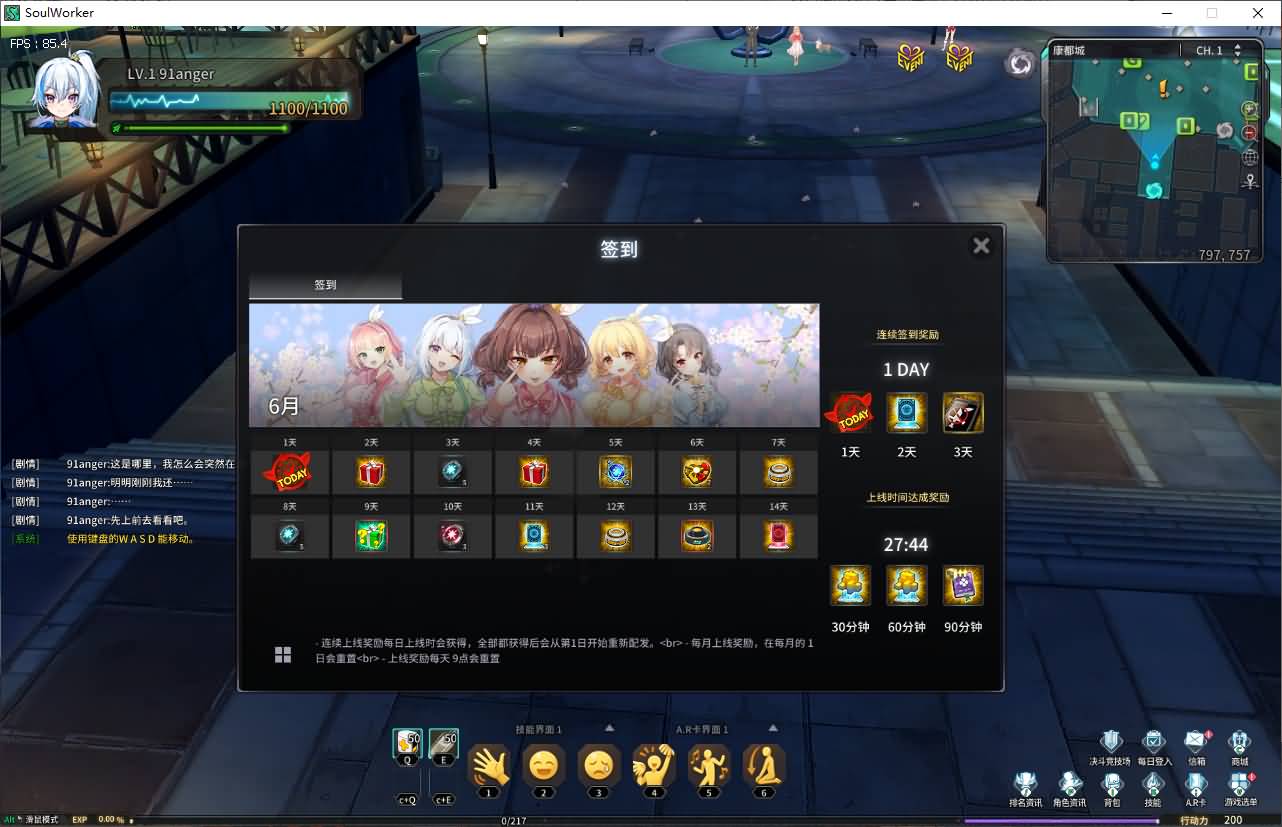Claim the 30分钟 online time reward
Image resolution: width=1282 pixels, height=827 pixels.
pos(850,586)
